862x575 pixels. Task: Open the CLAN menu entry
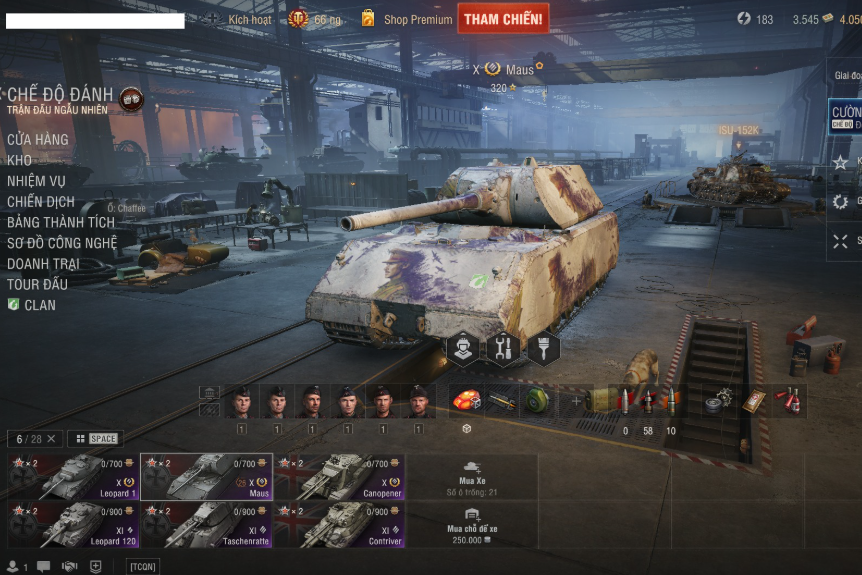39,305
